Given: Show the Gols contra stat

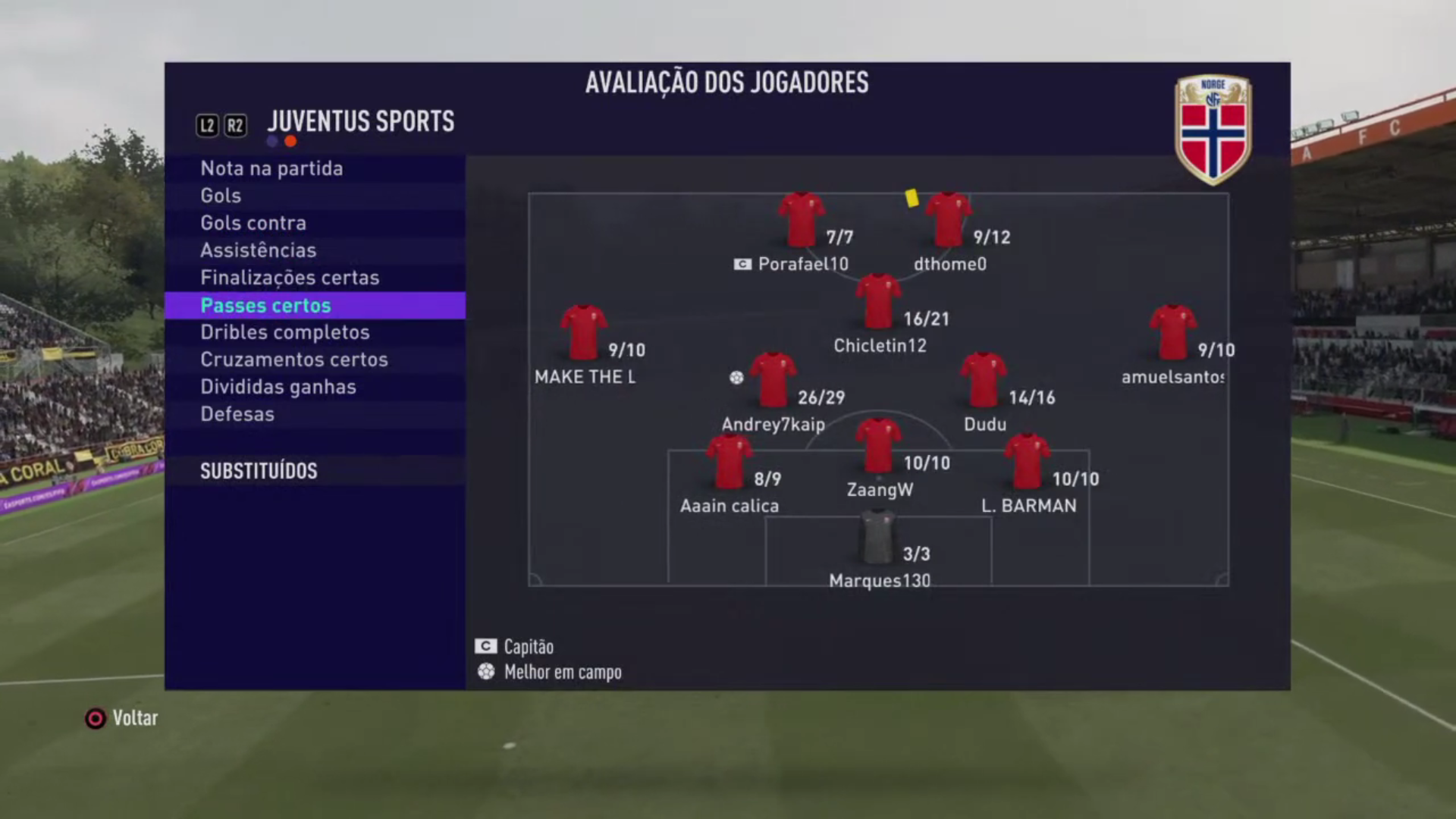Looking at the screenshot, I should [x=253, y=223].
